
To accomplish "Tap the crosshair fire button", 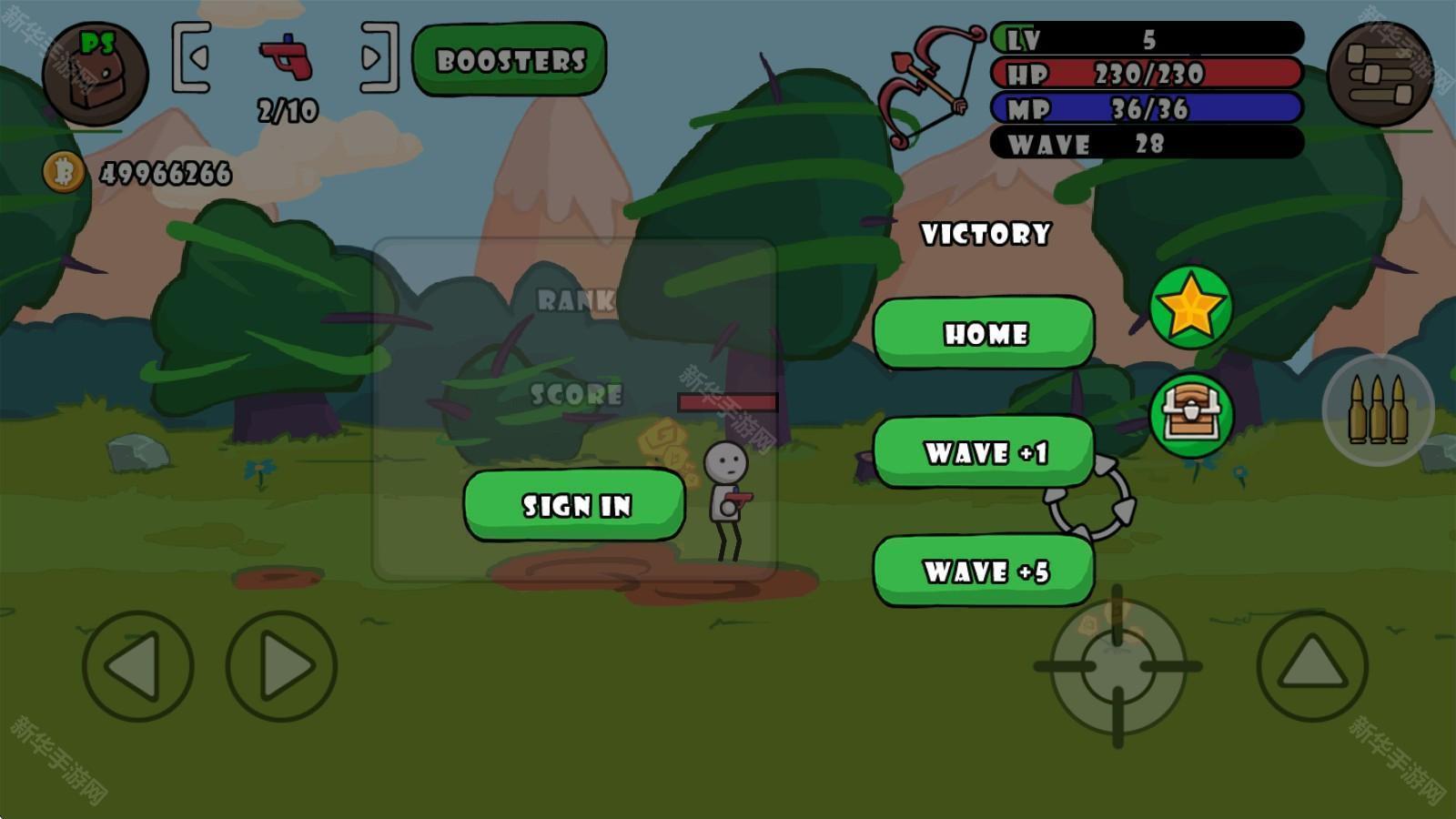I will (x=1117, y=667).
